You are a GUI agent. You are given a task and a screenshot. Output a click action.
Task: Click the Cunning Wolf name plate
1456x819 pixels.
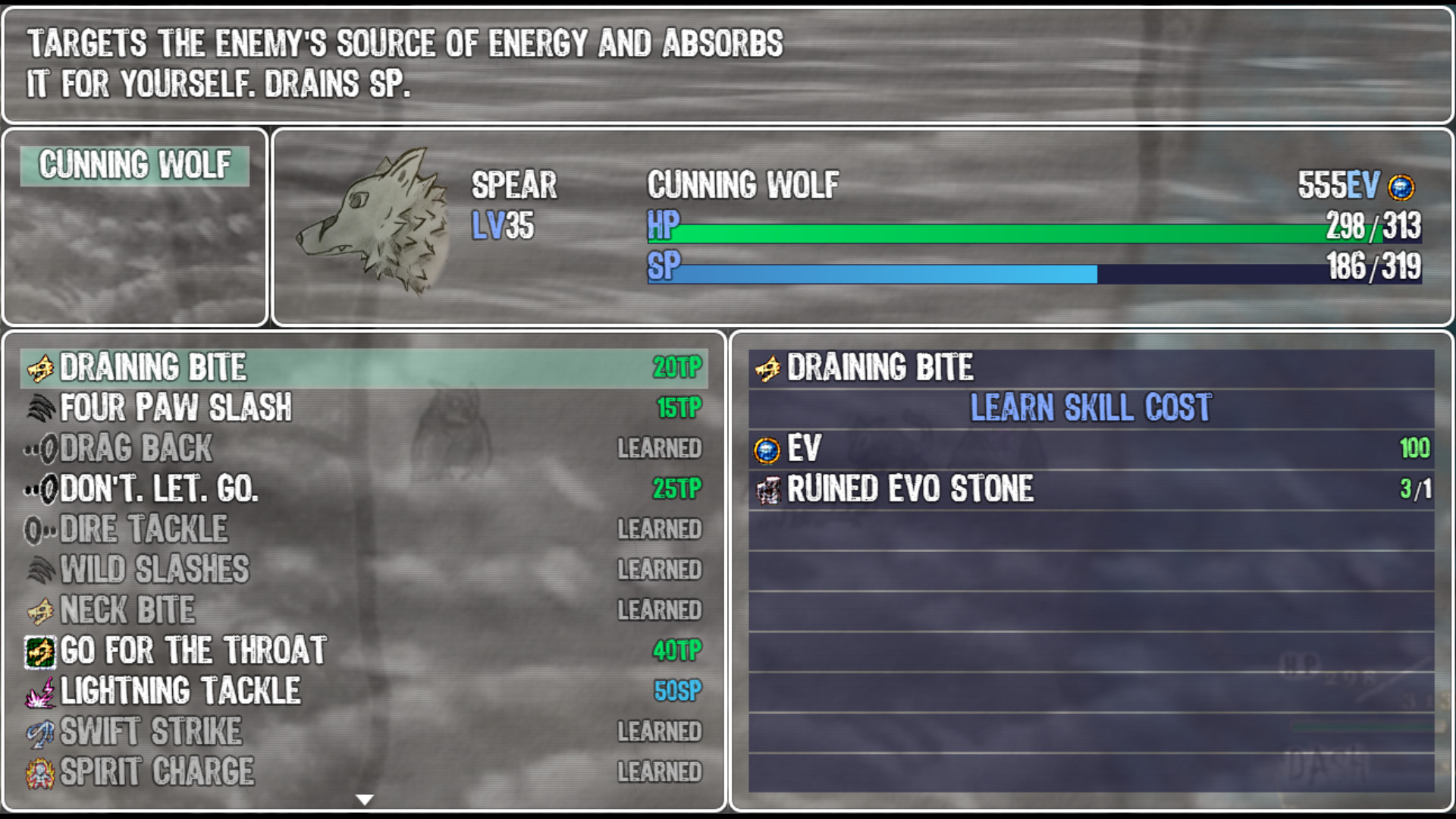click(x=135, y=165)
